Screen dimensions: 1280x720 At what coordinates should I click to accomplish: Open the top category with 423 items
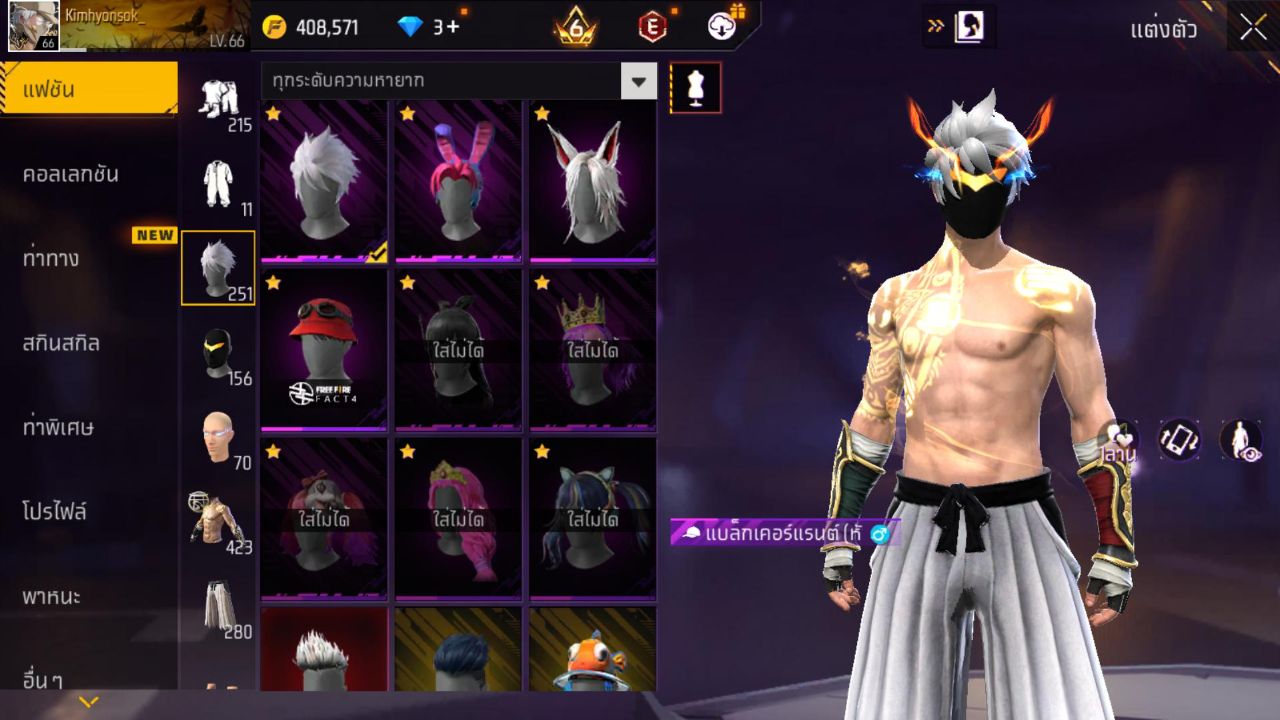point(218,522)
